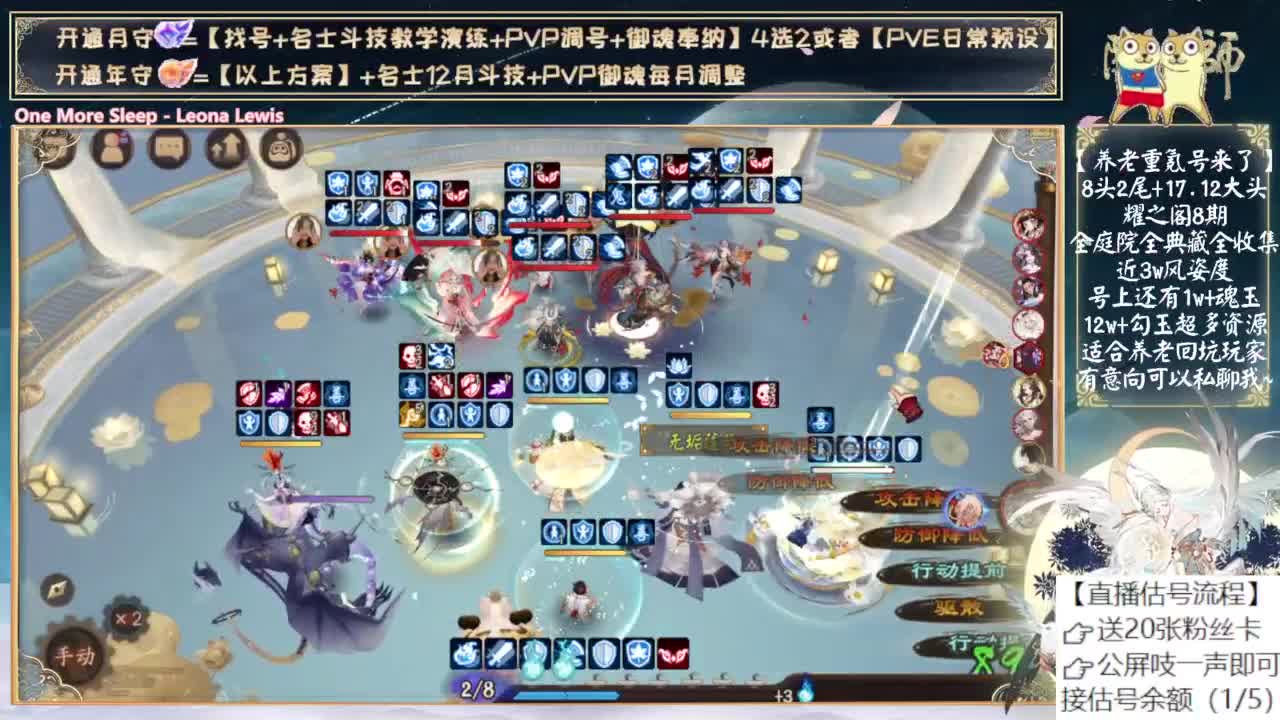Click the compass icon near bottom-left
Image resolution: width=1280 pixels, height=720 pixels.
[x=55, y=590]
